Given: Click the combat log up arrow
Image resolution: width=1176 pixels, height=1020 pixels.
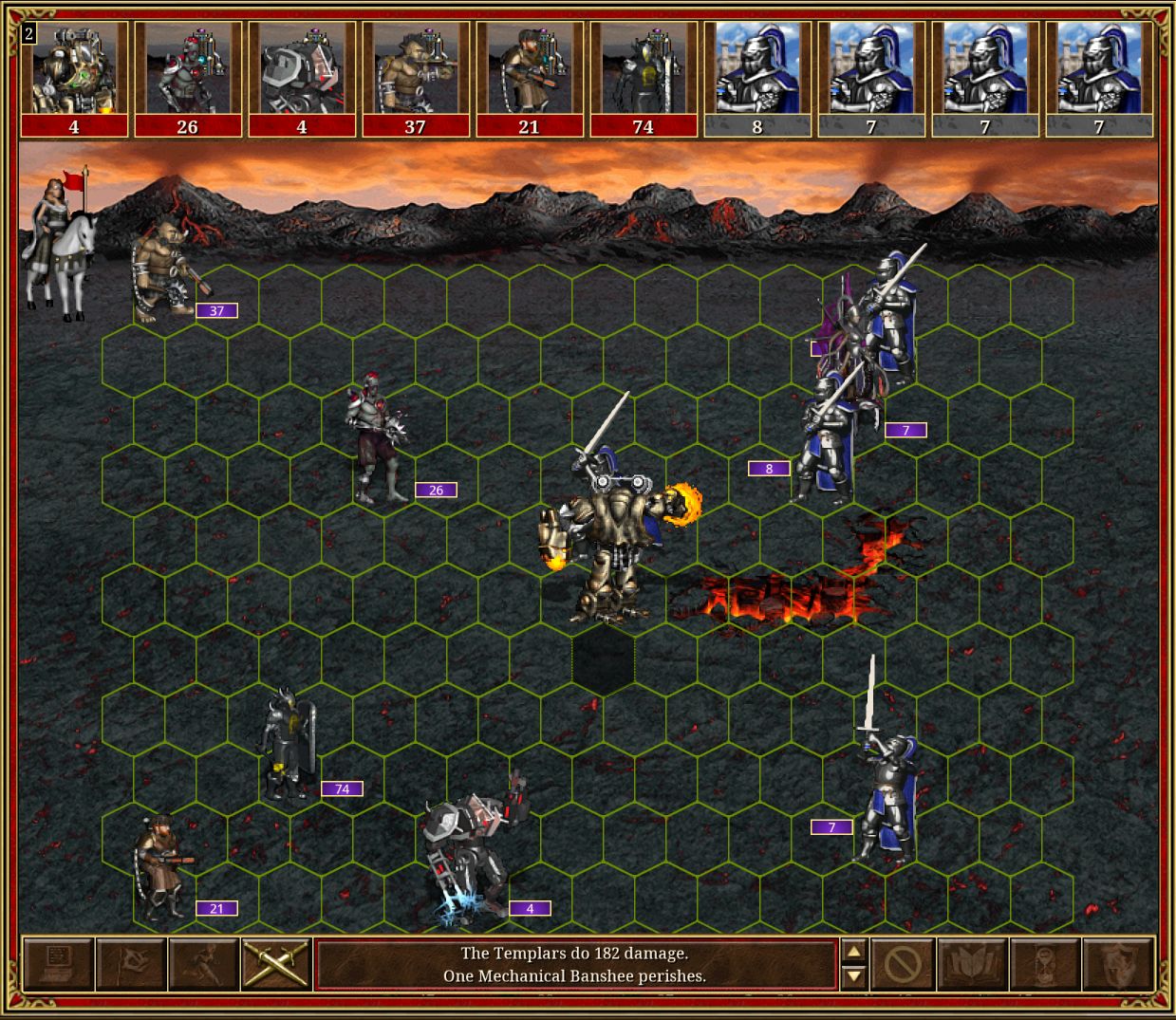Looking at the screenshot, I should (854, 953).
